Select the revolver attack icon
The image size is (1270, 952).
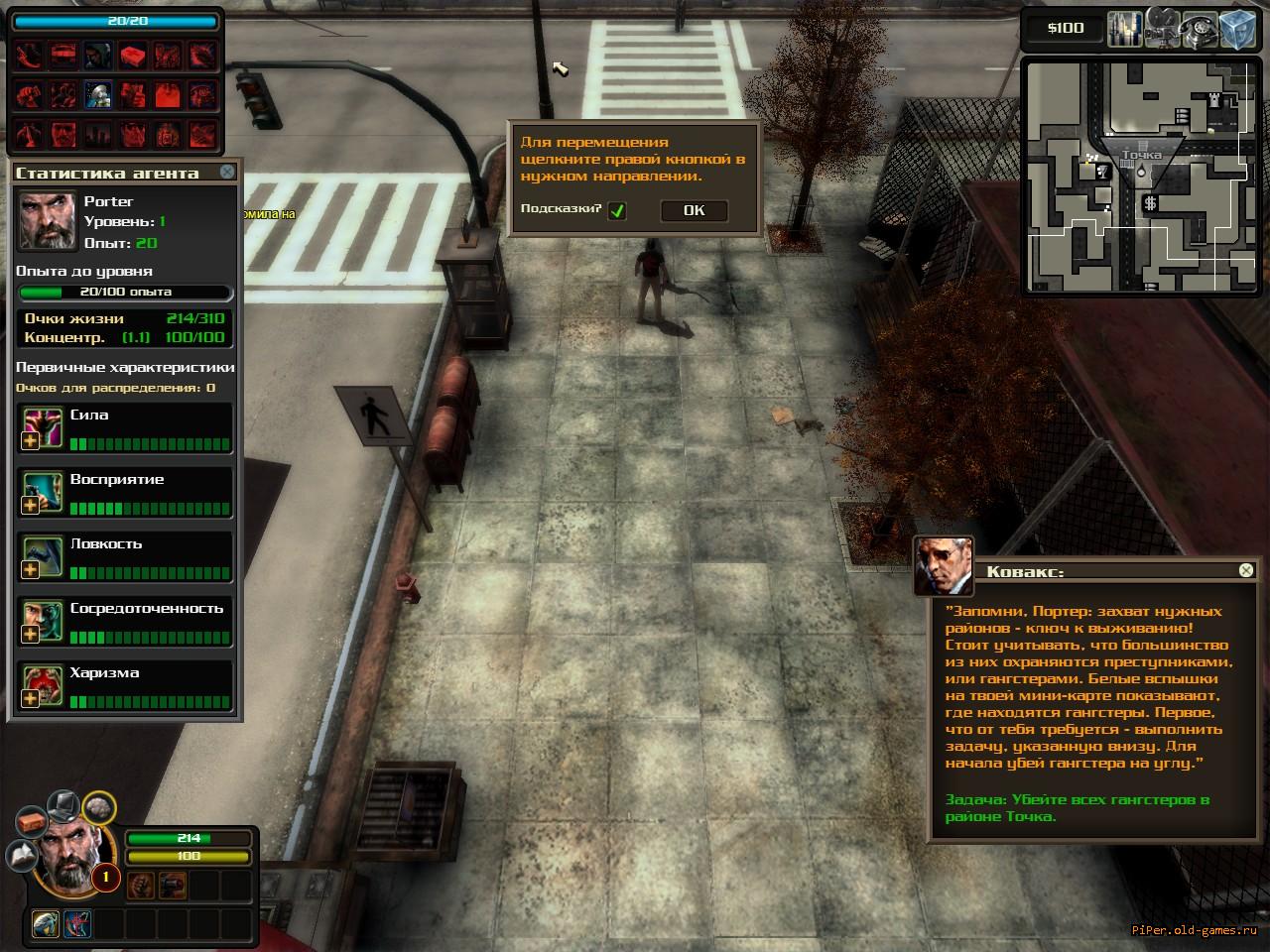172,884
